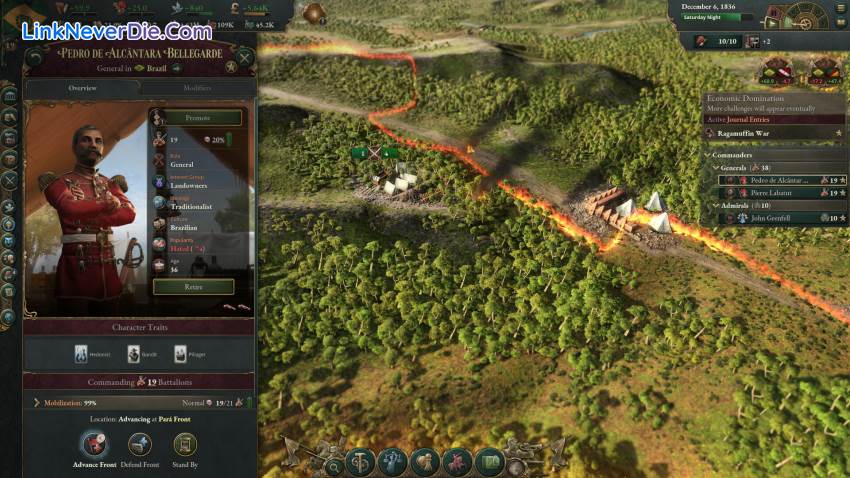Collapse the Admirals group
The image size is (850, 478).
point(716,205)
